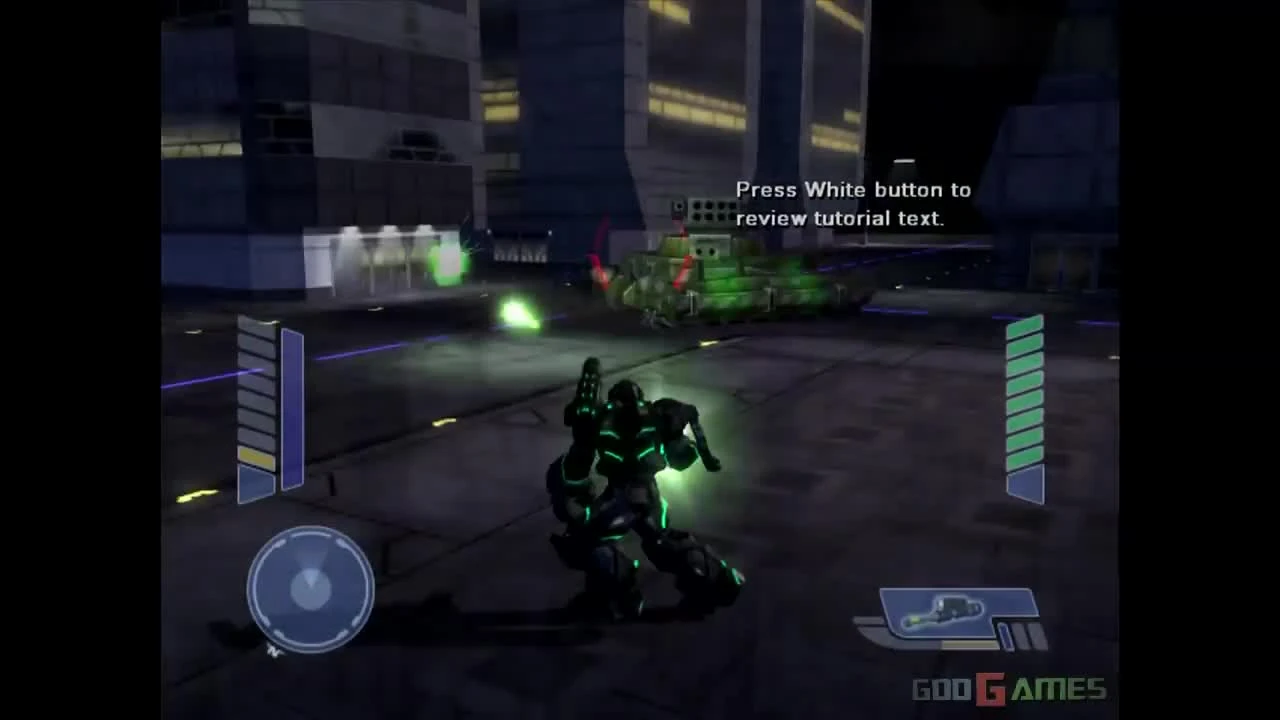Toggle the bottom blue segment of the left gauge
This screenshot has height=720, width=1280.
254,482
